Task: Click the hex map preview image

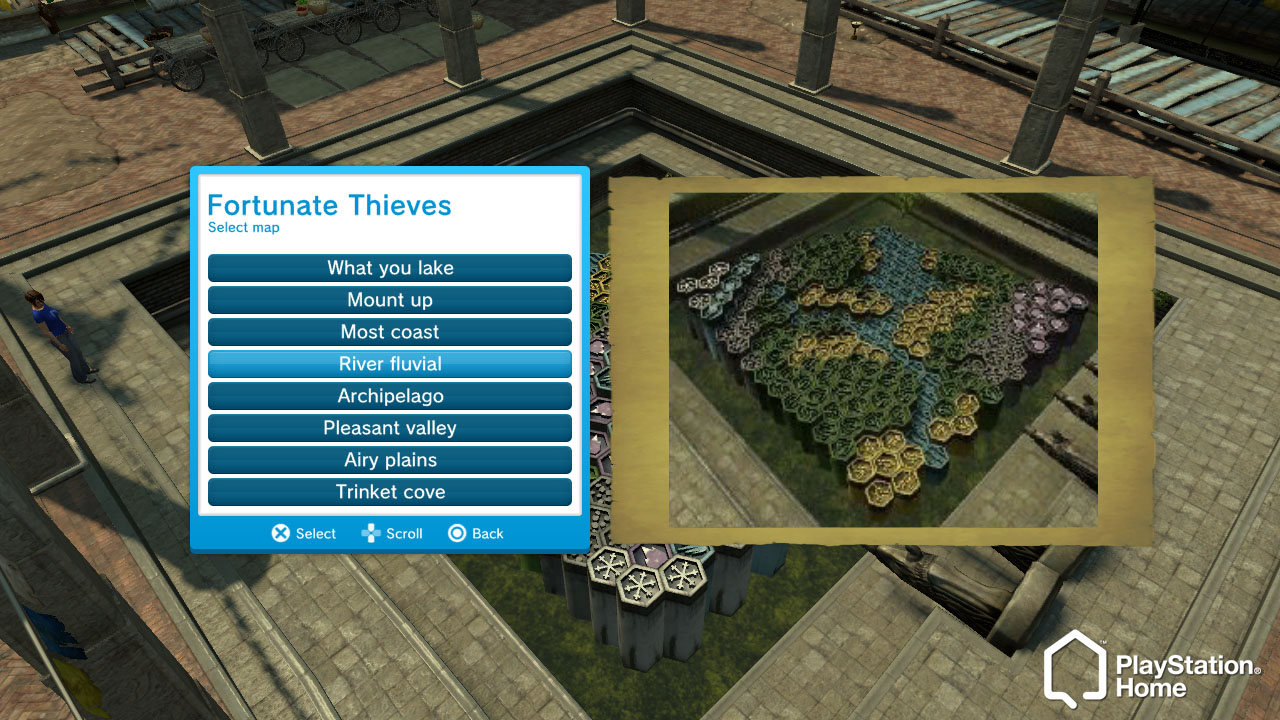Action: 882,360
